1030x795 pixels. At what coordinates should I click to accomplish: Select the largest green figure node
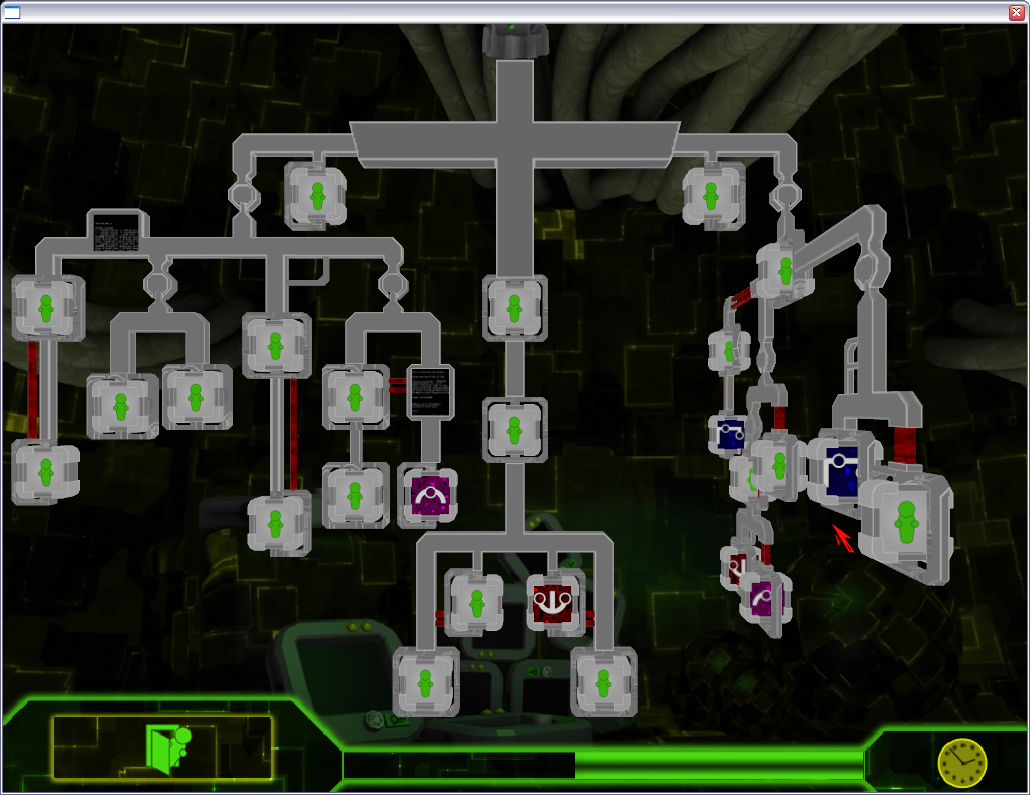[906, 526]
